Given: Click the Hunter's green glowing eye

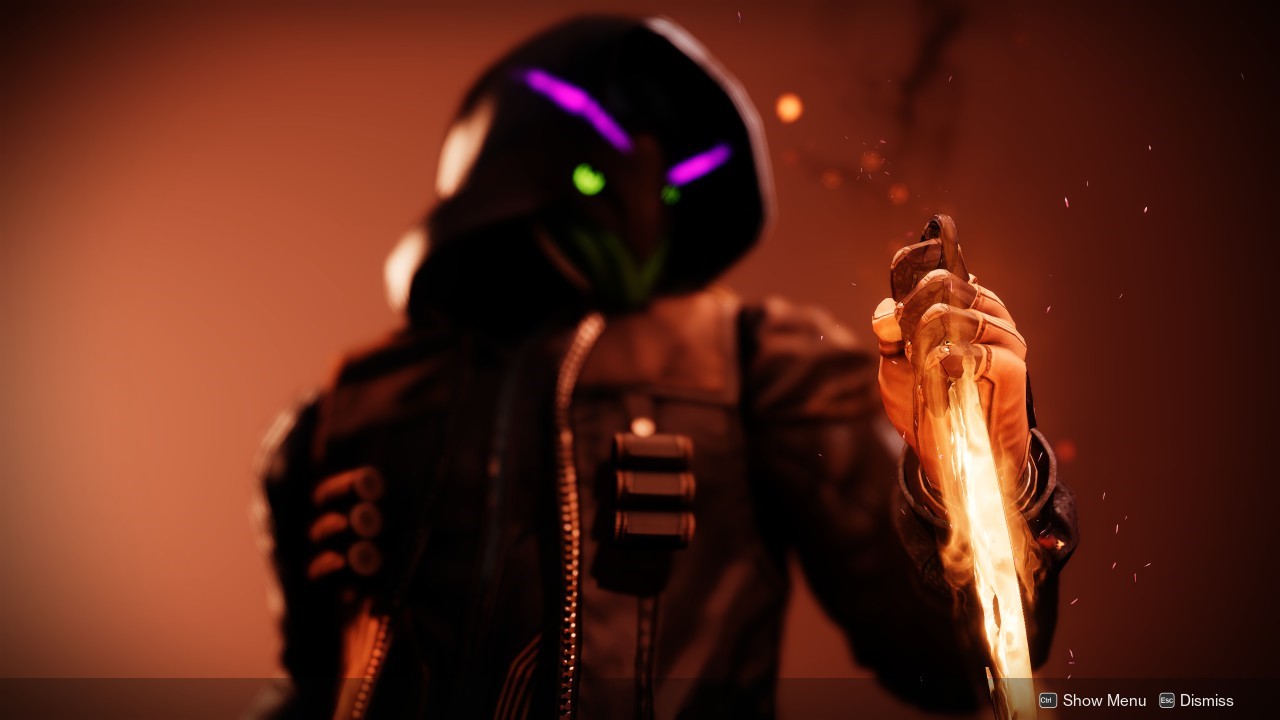Looking at the screenshot, I should tap(586, 178).
